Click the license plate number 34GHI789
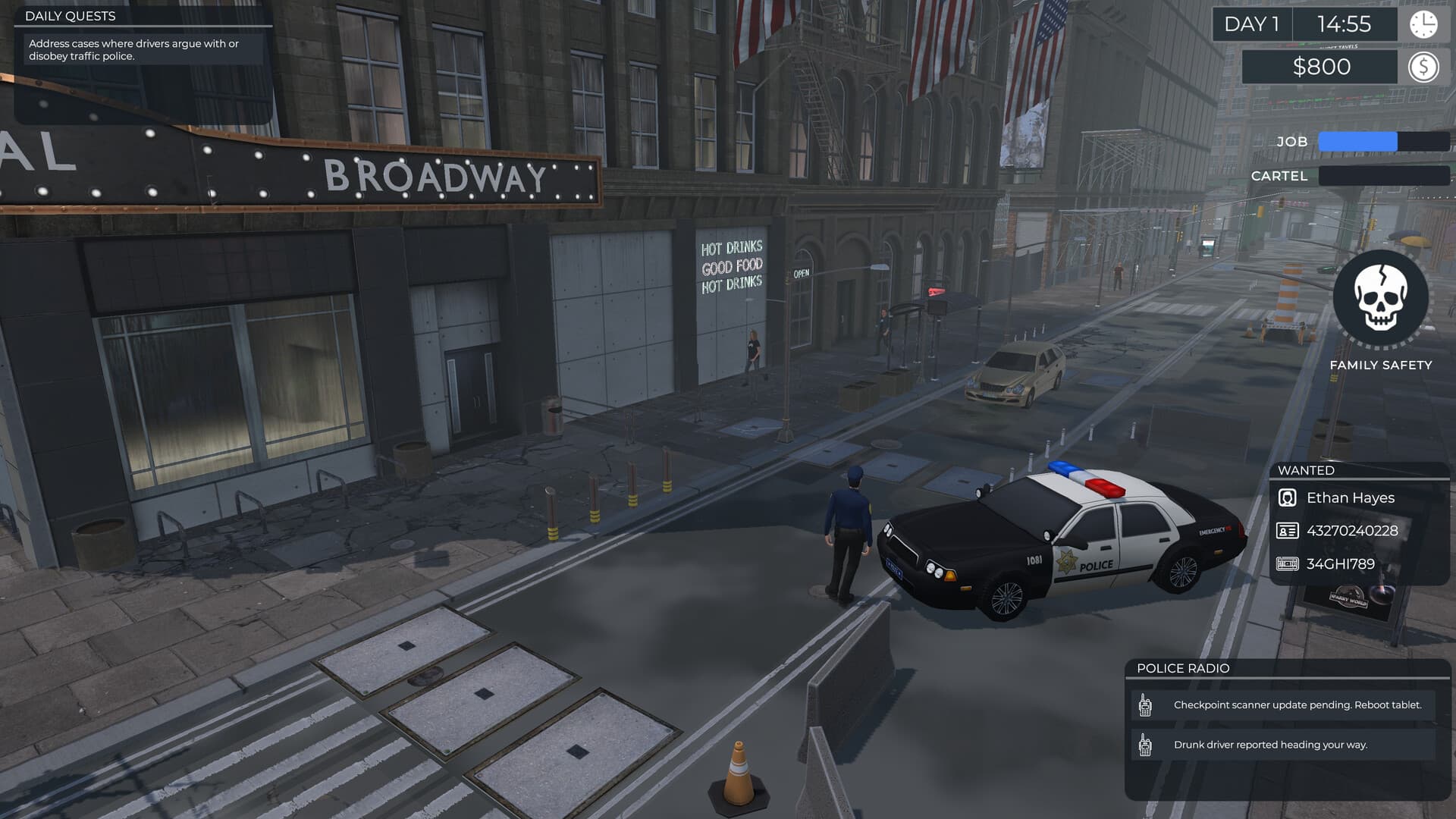 1339,564
